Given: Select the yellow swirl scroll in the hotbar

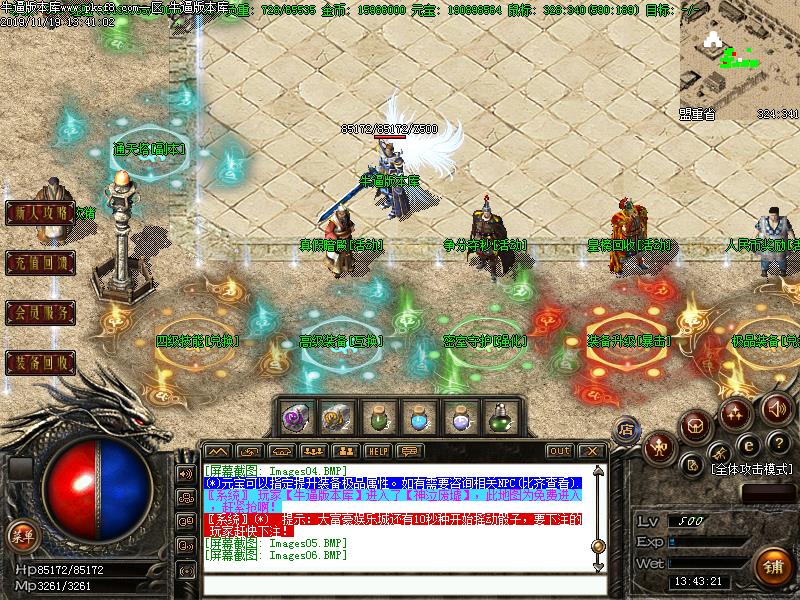Looking at the screenshot, I should pyautogui.click(x=336, y=418).
